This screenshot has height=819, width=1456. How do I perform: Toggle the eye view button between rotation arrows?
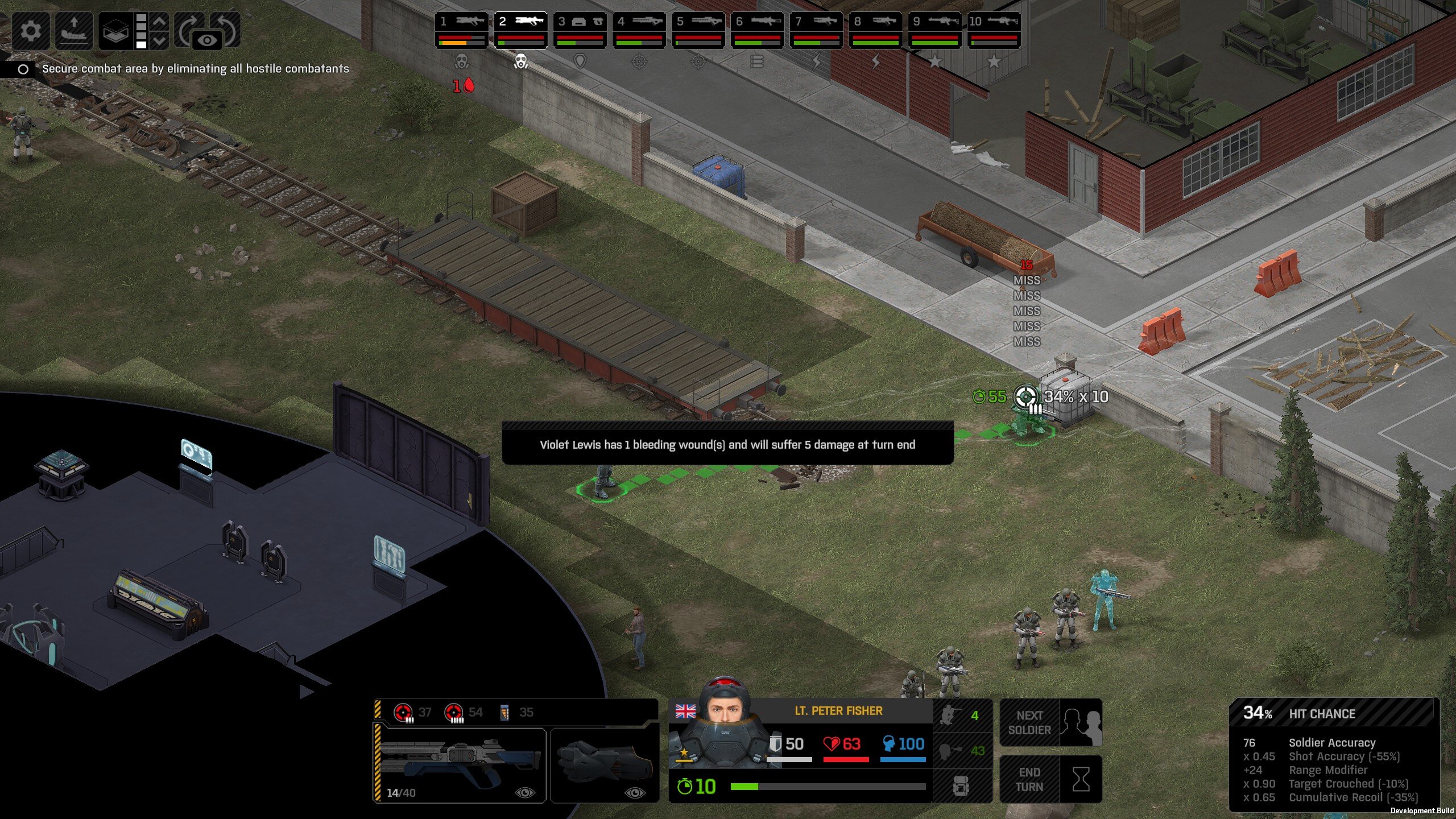[208, 40]
